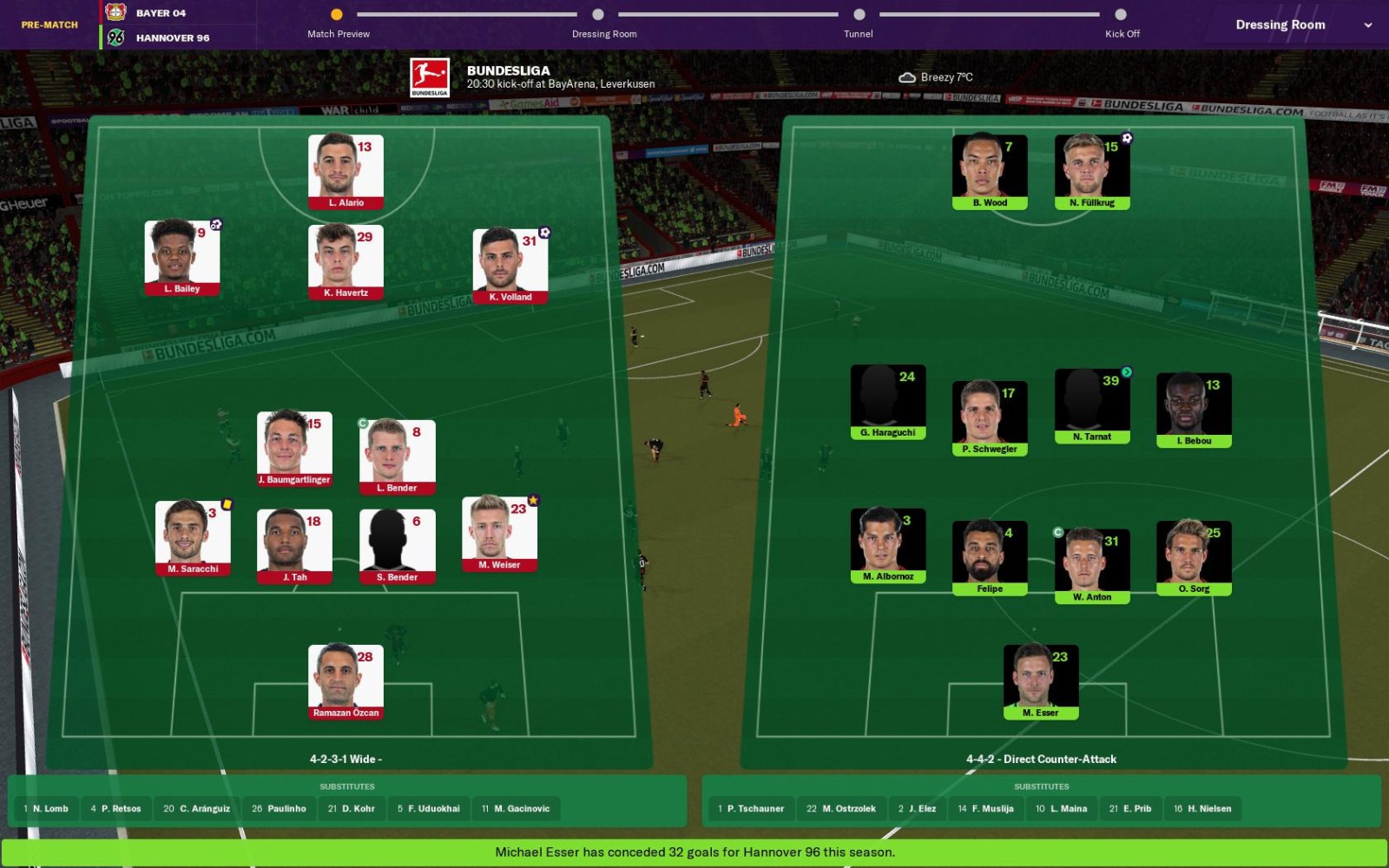Click the Bundesliga competition logo
The image size is (1389, 868).
[430, 78]
